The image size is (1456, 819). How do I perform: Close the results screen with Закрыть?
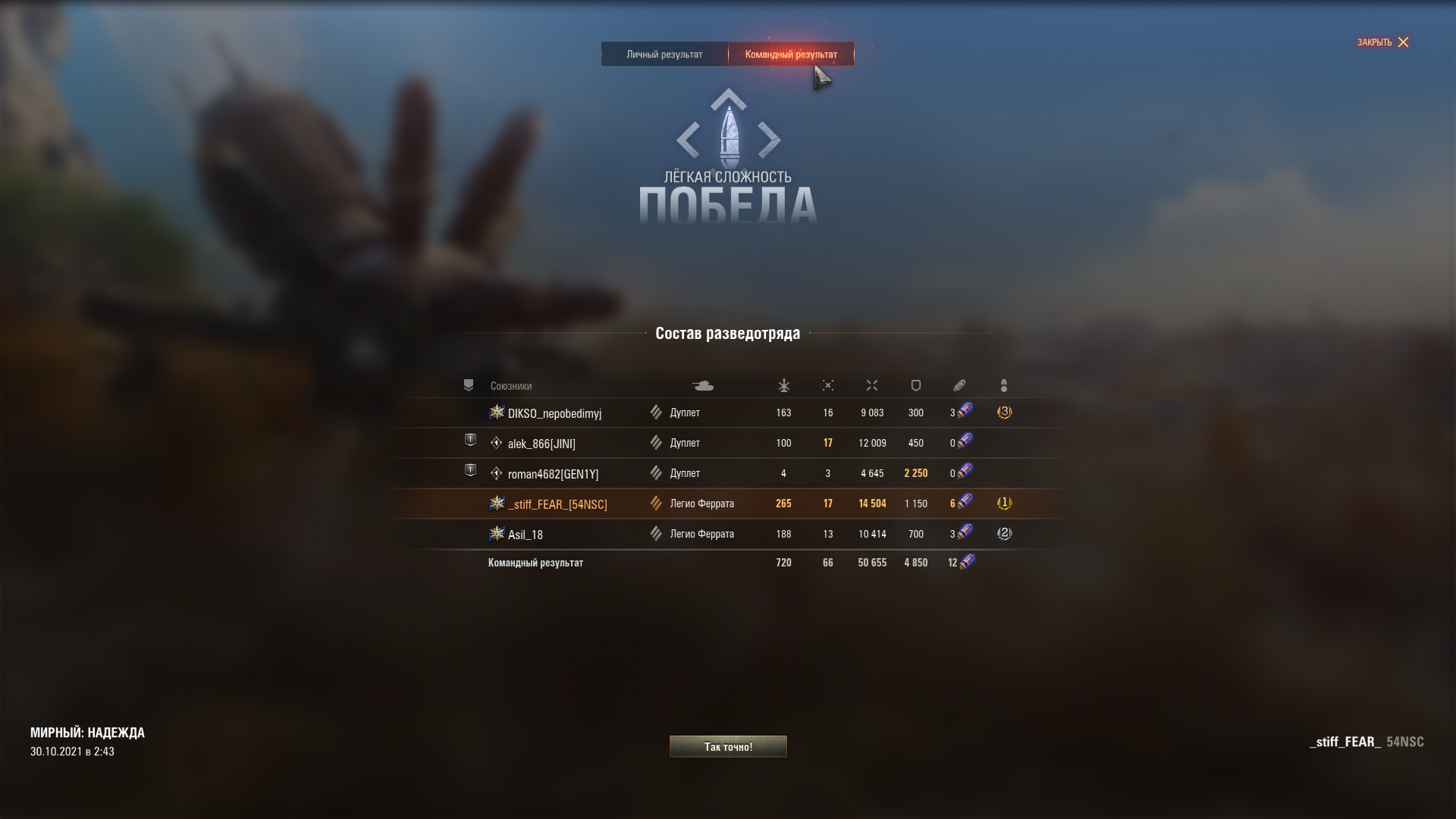(1382, 42)
